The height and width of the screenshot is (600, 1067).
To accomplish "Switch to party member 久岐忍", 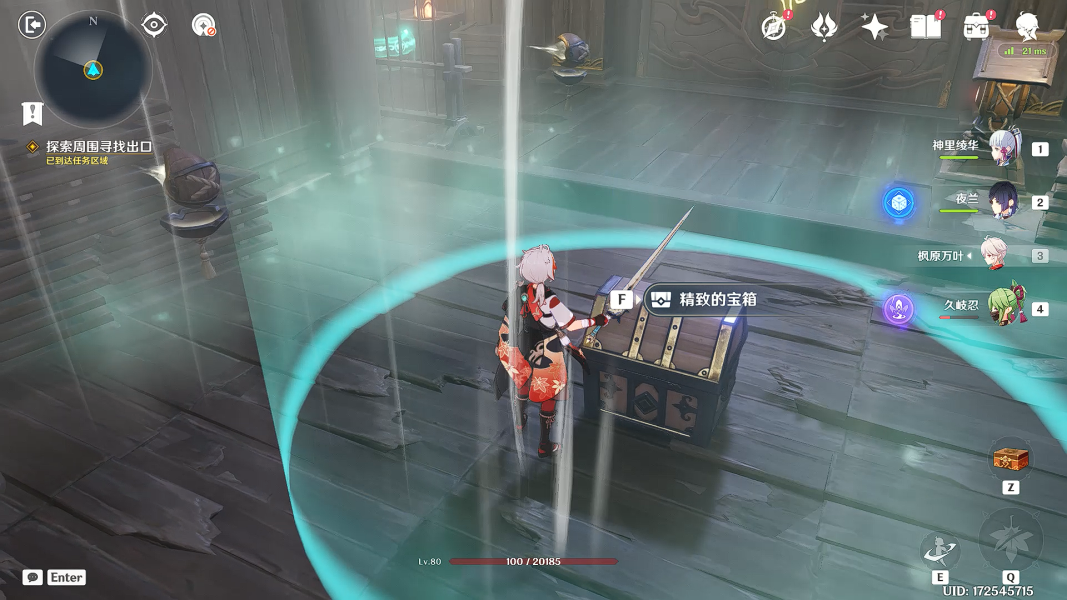I will (1002, 309).
